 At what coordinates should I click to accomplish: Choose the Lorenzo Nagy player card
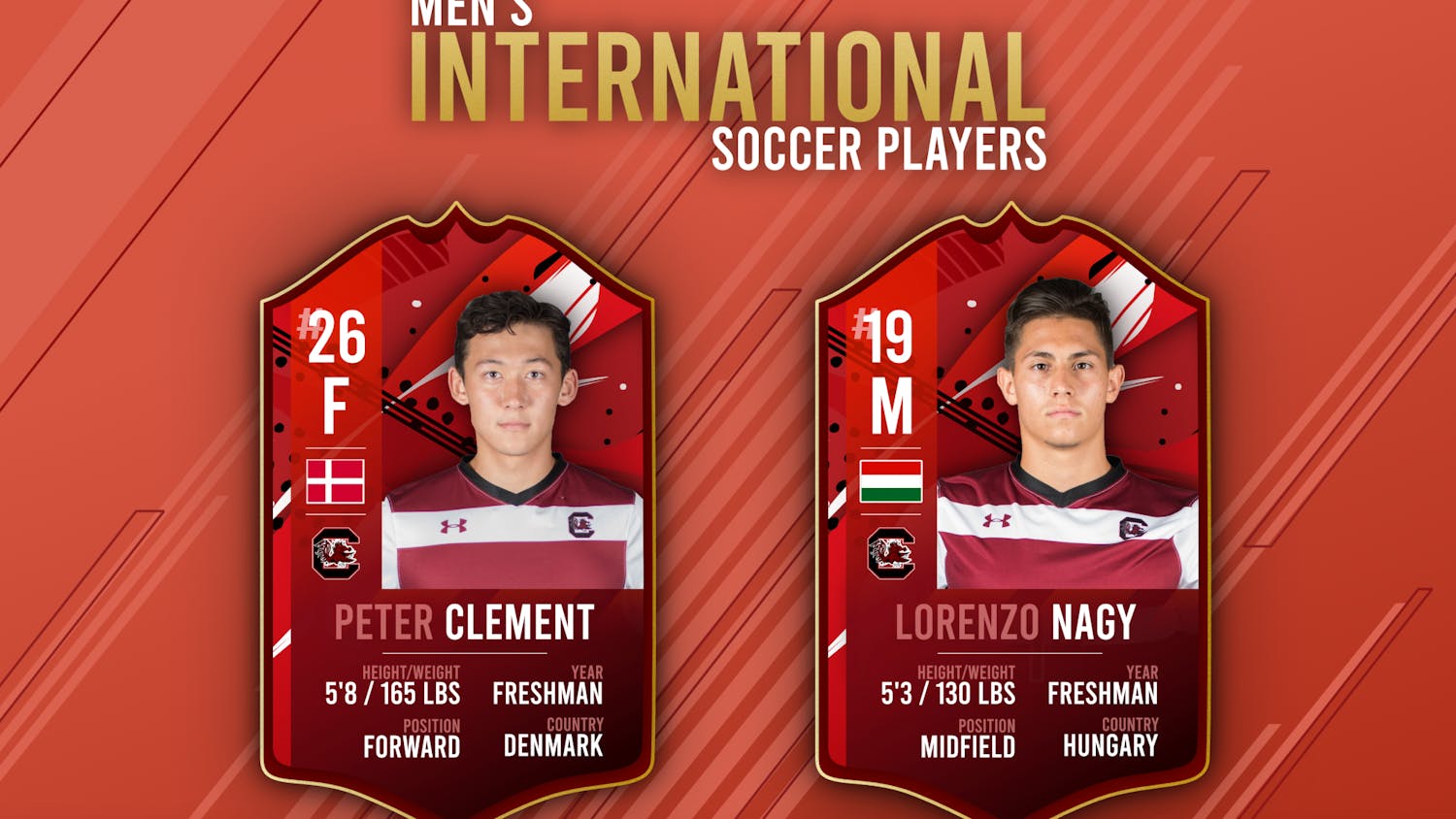(1012, 505)
